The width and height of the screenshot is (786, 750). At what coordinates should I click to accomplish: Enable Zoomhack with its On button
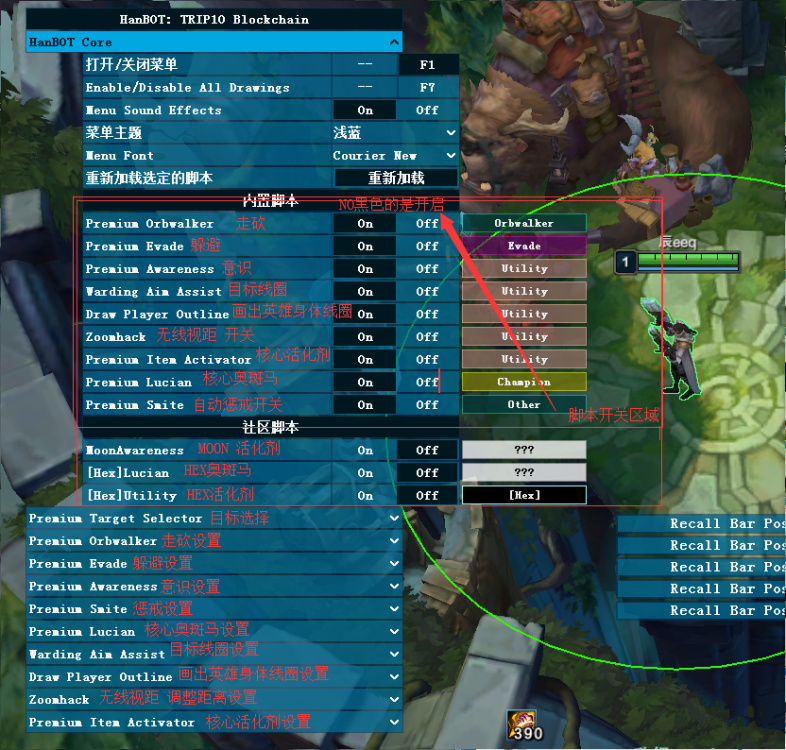365,337
